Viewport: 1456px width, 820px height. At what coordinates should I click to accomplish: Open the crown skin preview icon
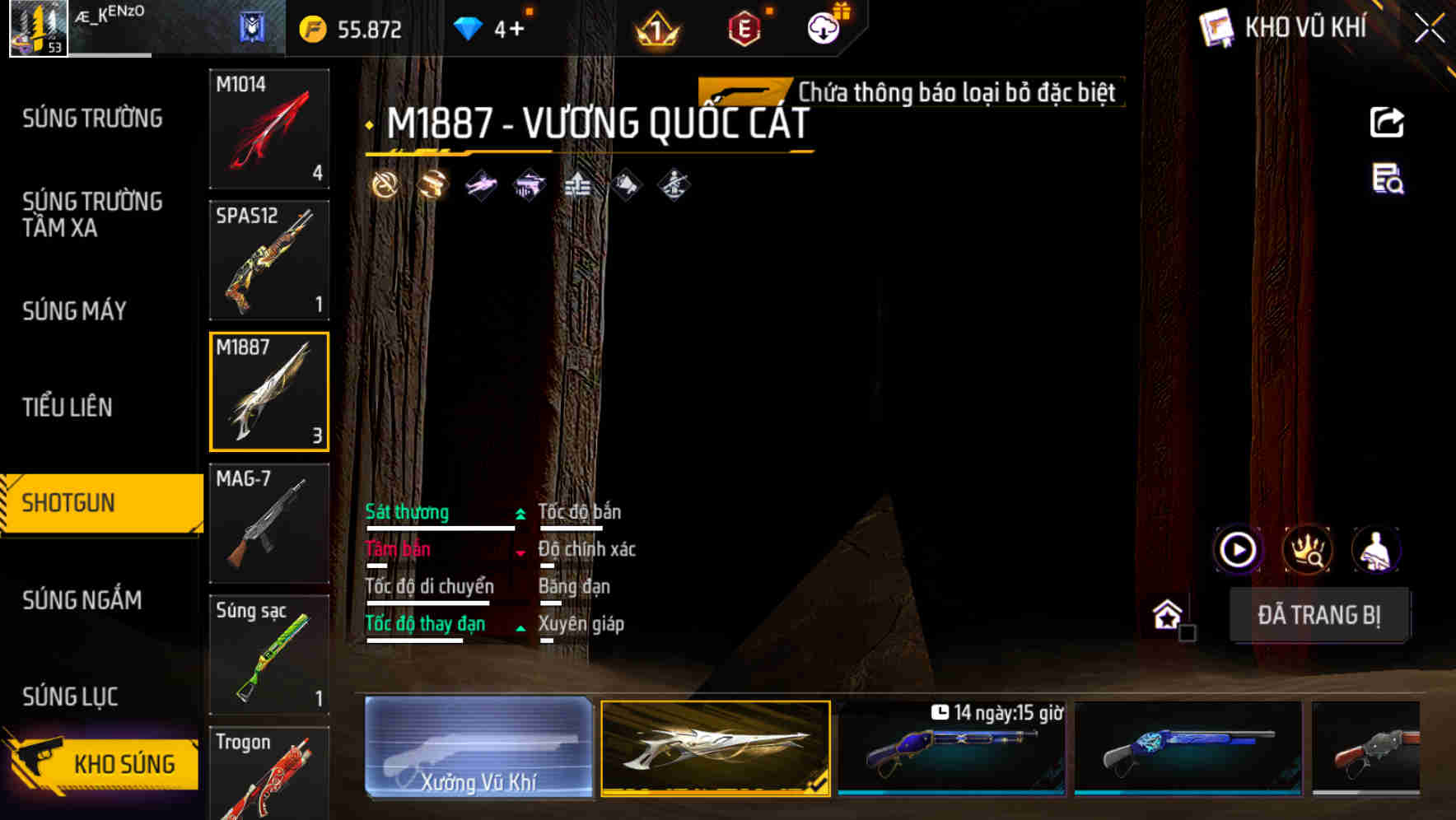[x=1308, y=549]
